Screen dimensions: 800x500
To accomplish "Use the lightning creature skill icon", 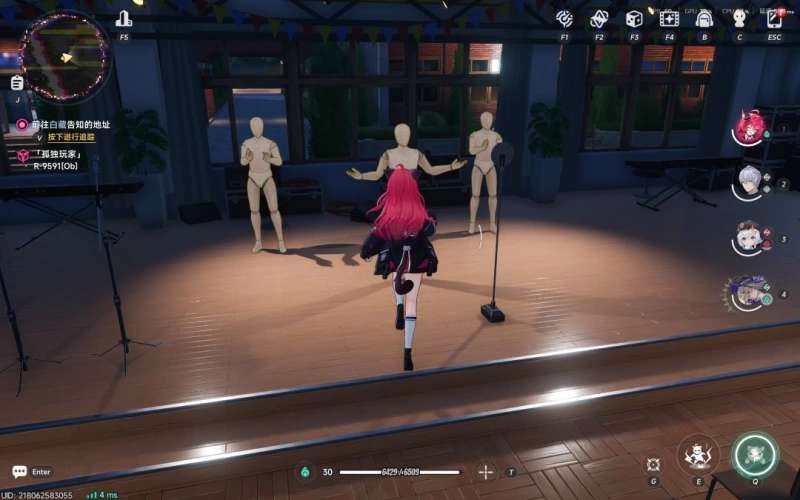I will (x=697, y=455).
